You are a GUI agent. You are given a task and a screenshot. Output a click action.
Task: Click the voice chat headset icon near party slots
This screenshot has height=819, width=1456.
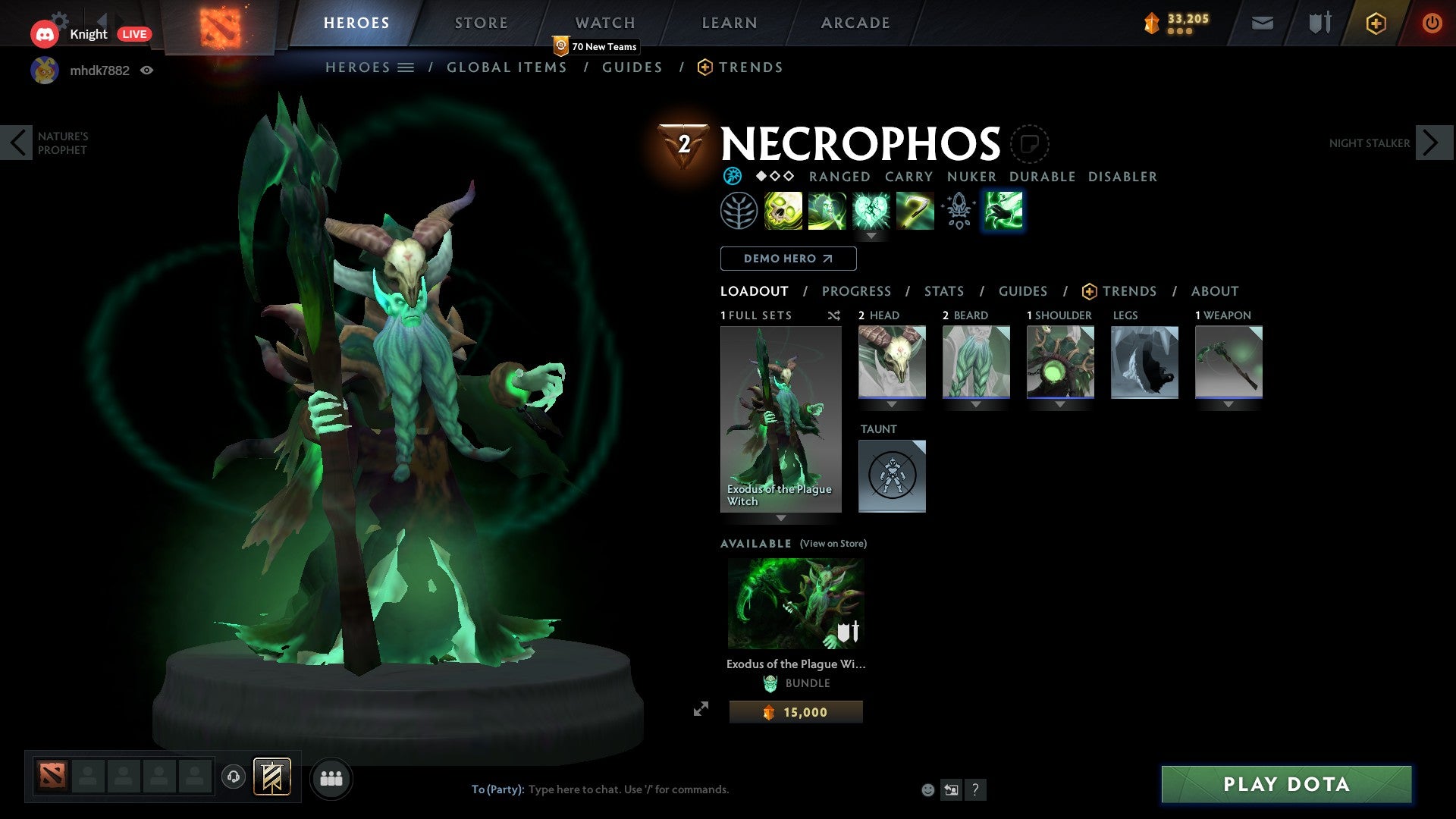[233, 777]
